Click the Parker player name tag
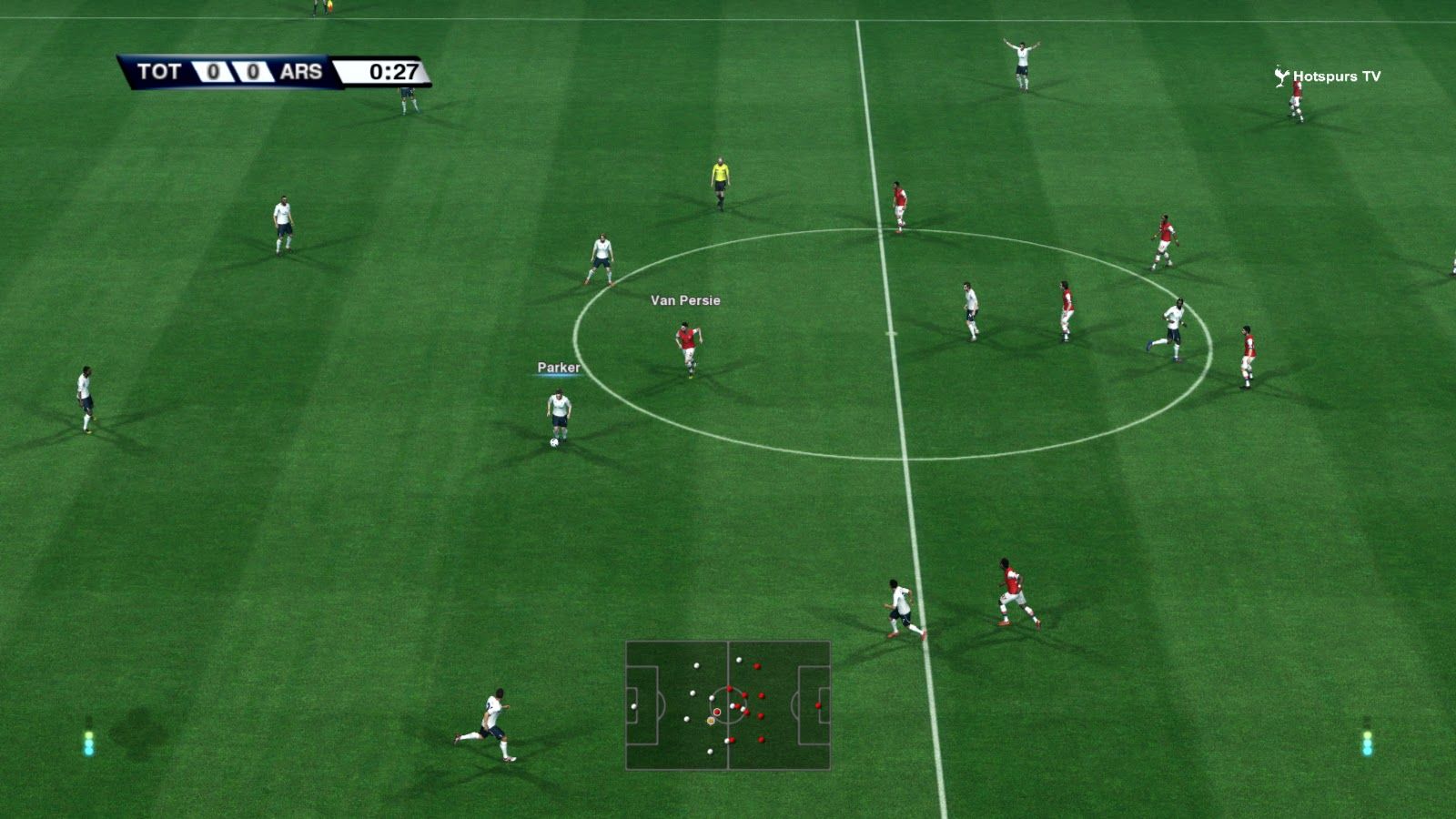 coord(559,368)
